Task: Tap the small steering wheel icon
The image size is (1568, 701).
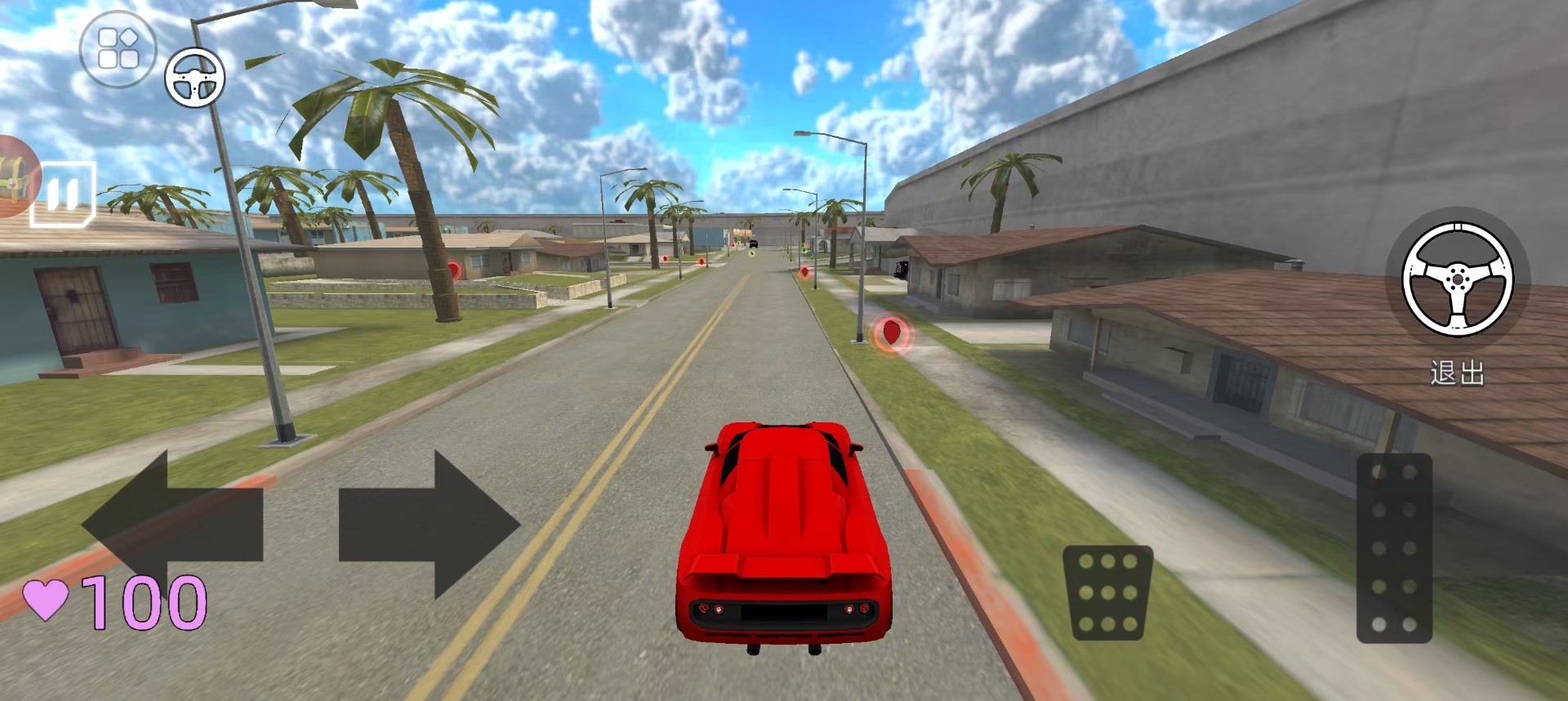Action: [x=195, y=78]
